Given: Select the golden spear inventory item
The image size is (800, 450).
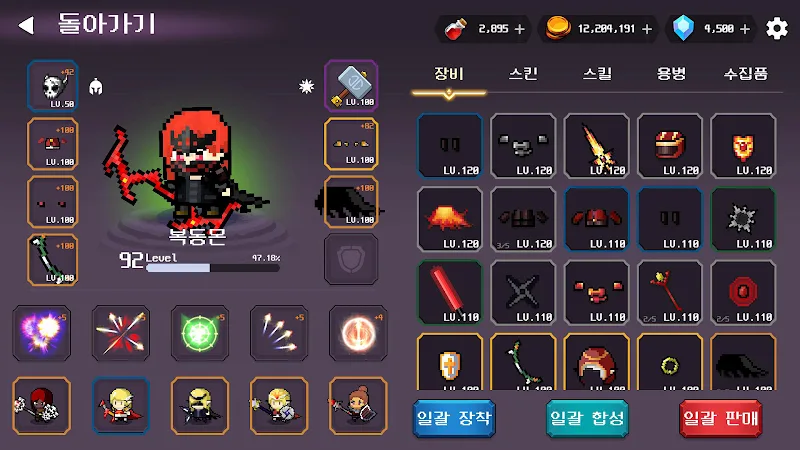Looking at the screenshot, I should (596, 145).
